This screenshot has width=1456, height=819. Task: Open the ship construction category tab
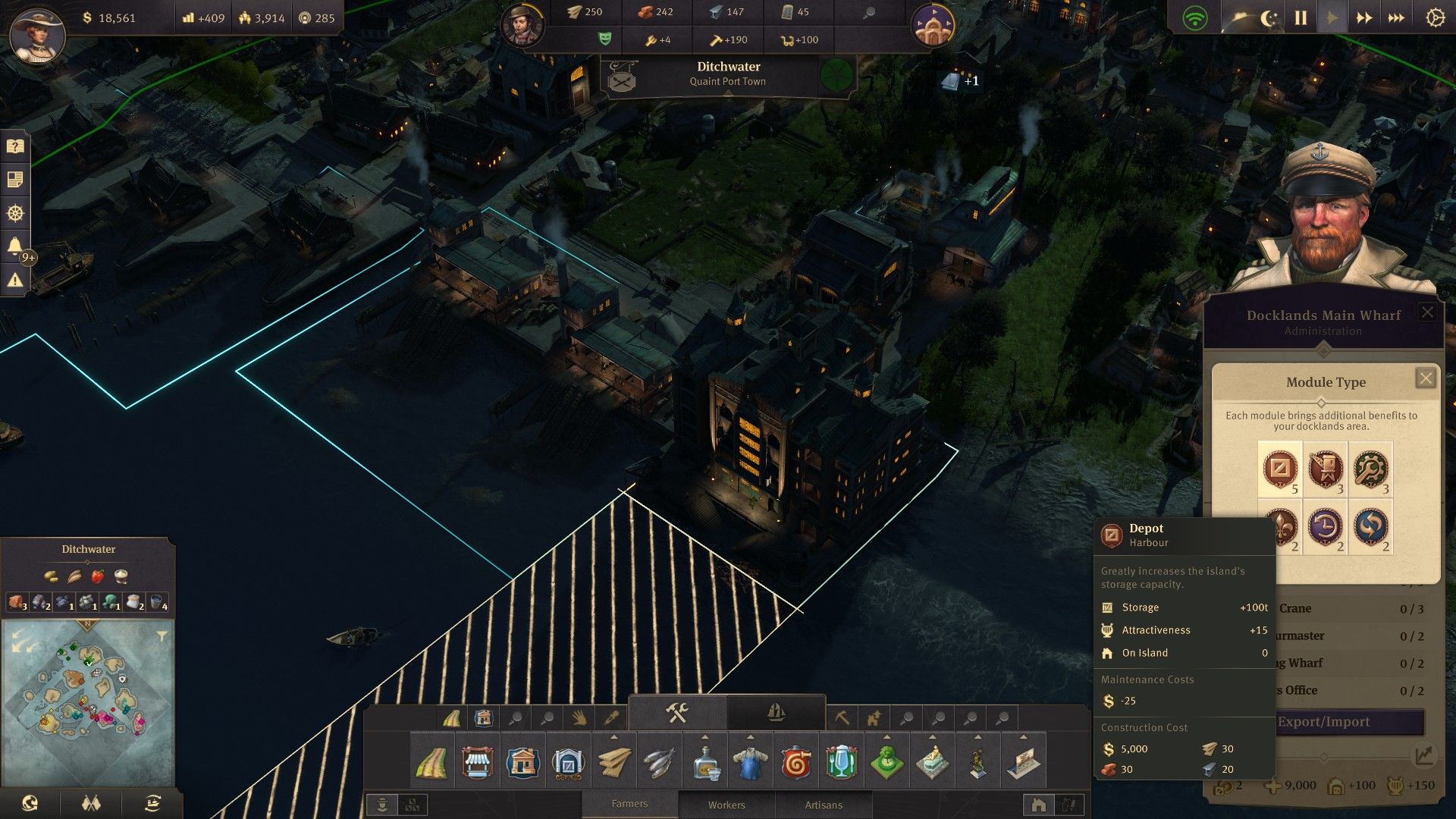(x=776, y=712)
